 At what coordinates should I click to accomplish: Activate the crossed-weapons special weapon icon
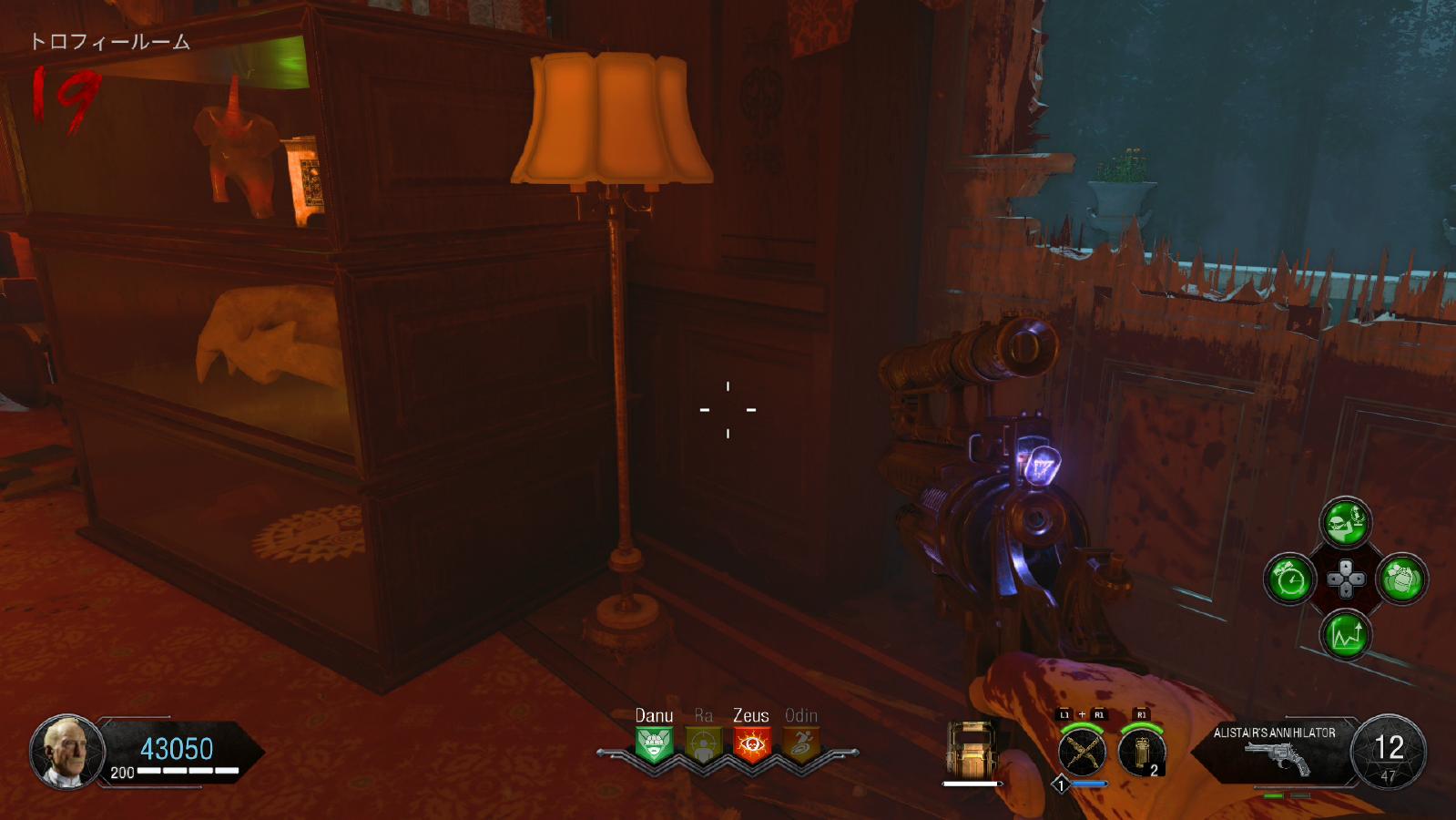pyautogui.click(x=1082, y=753)
